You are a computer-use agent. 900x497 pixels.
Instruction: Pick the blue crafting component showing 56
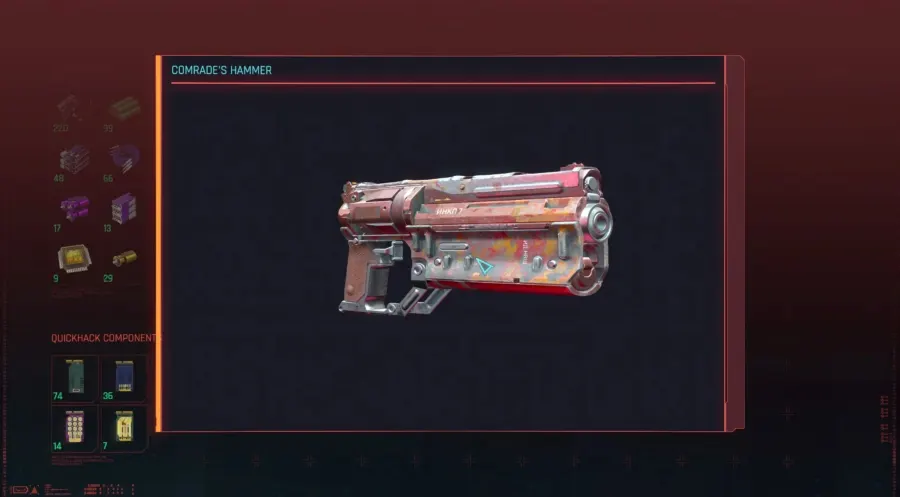click(x=124, y=158)
